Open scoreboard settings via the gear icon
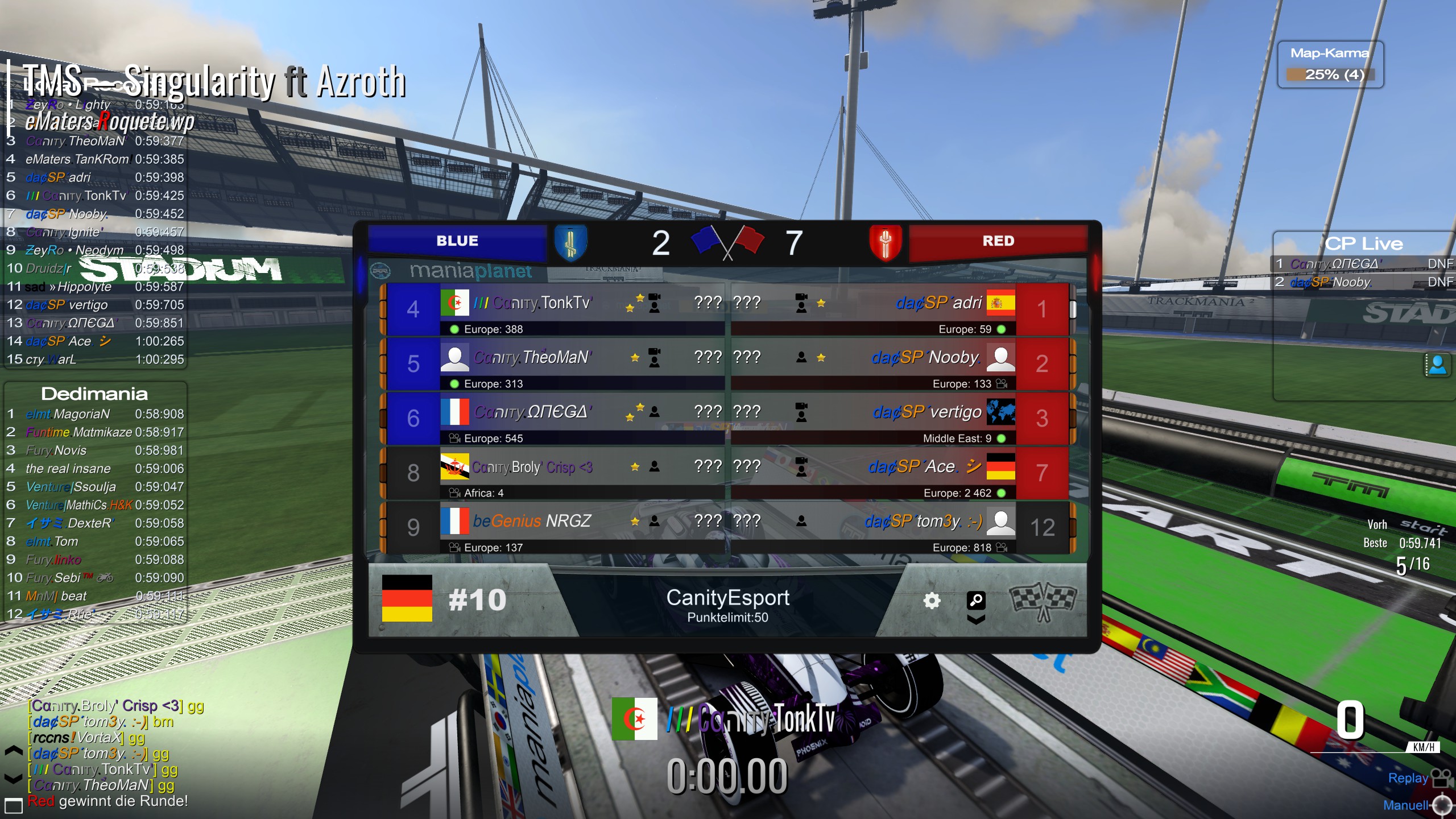The height and width of the screenshot is (819, 1456). click(932, 601)
